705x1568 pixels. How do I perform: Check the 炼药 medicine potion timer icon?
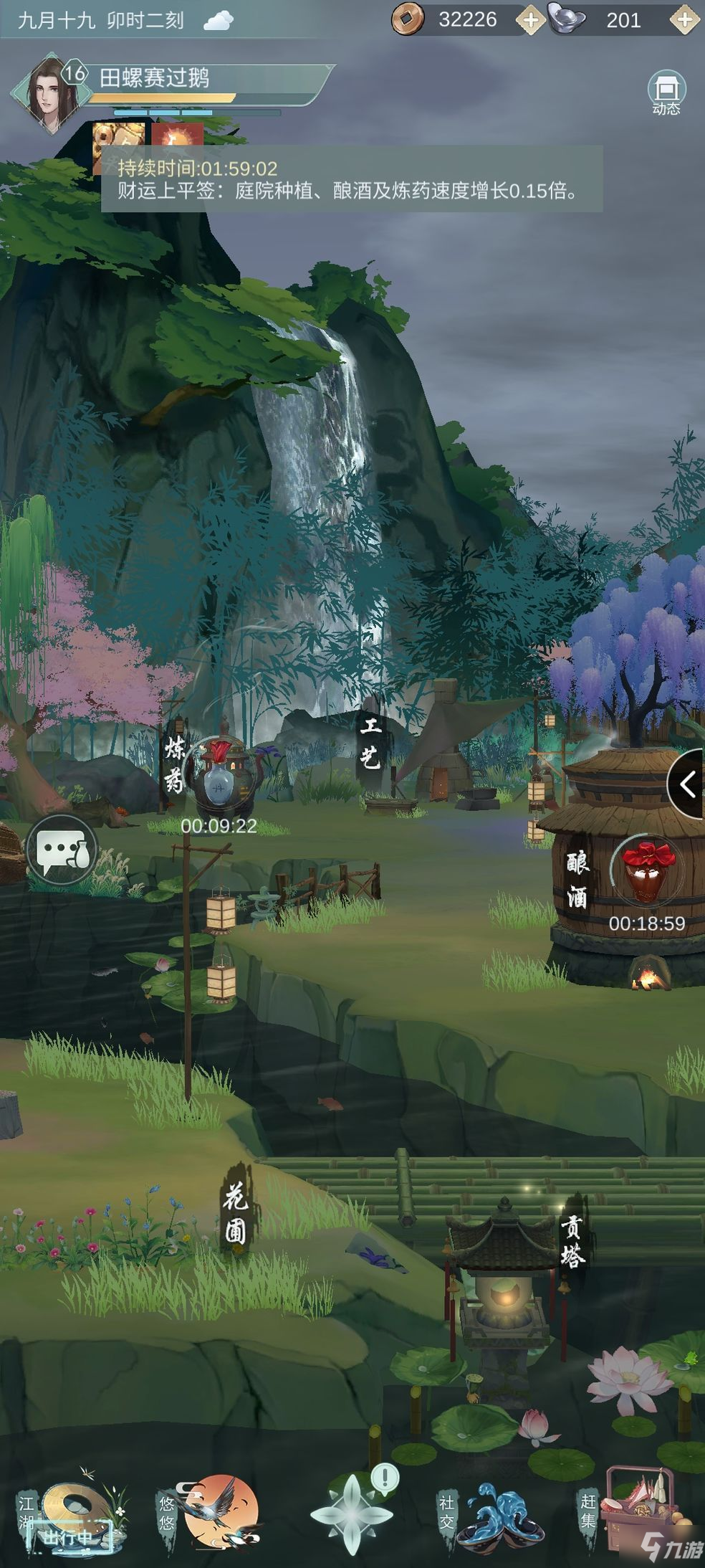click(x=219, y=776)
